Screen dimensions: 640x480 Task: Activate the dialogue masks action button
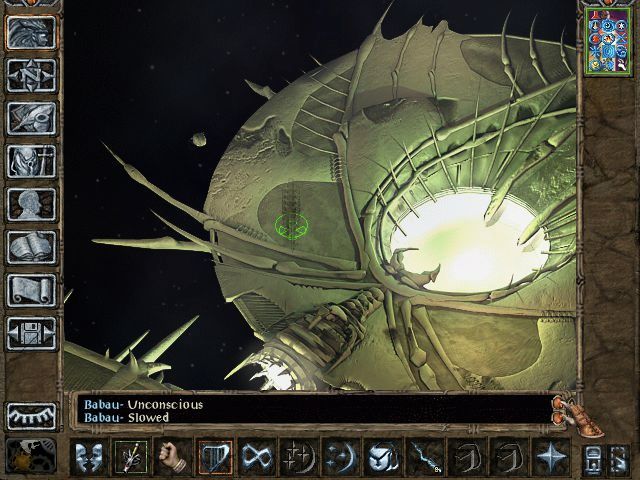89,457
